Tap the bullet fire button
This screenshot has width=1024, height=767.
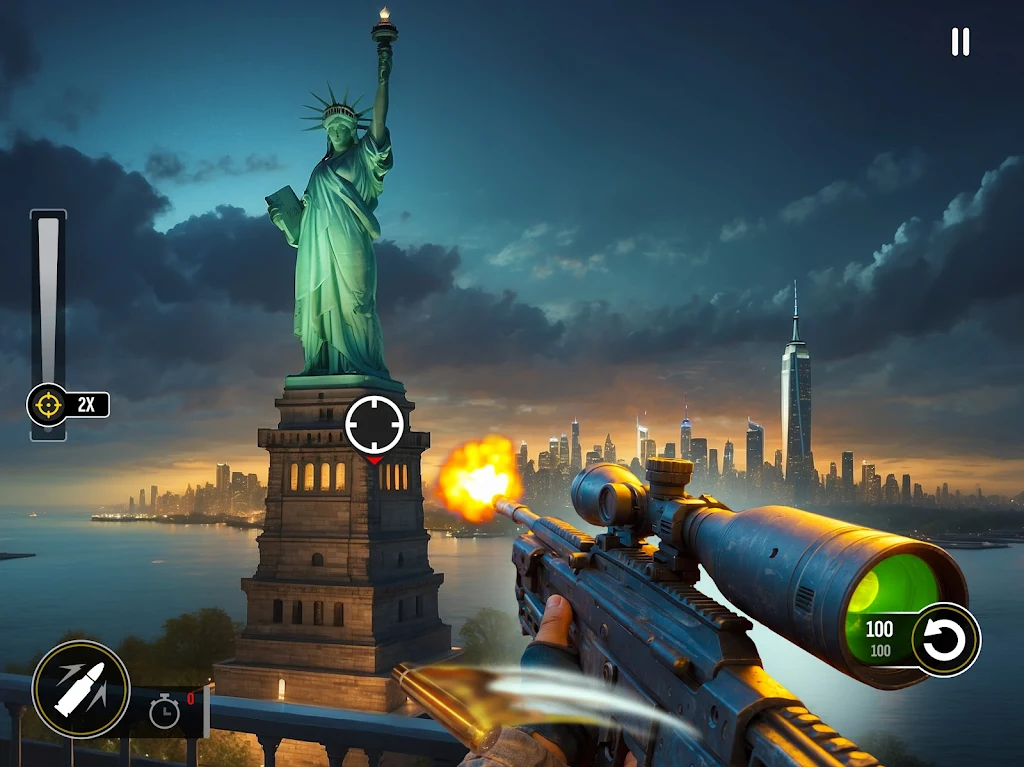81,689
